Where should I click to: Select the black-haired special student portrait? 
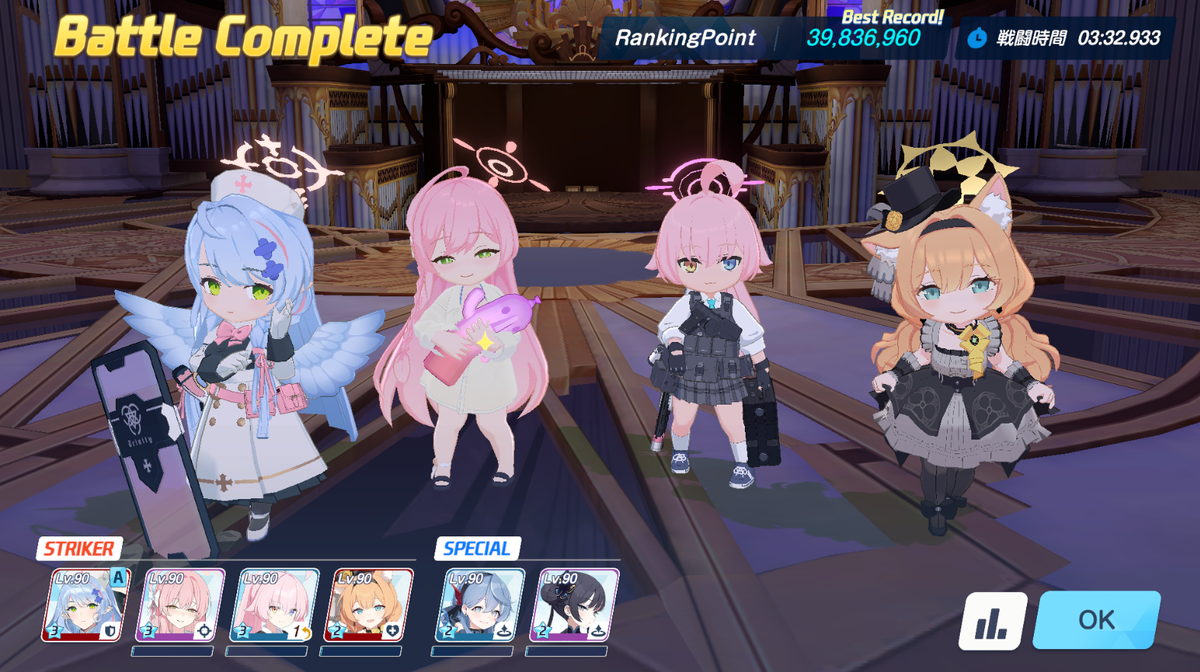tap(574, 605)
